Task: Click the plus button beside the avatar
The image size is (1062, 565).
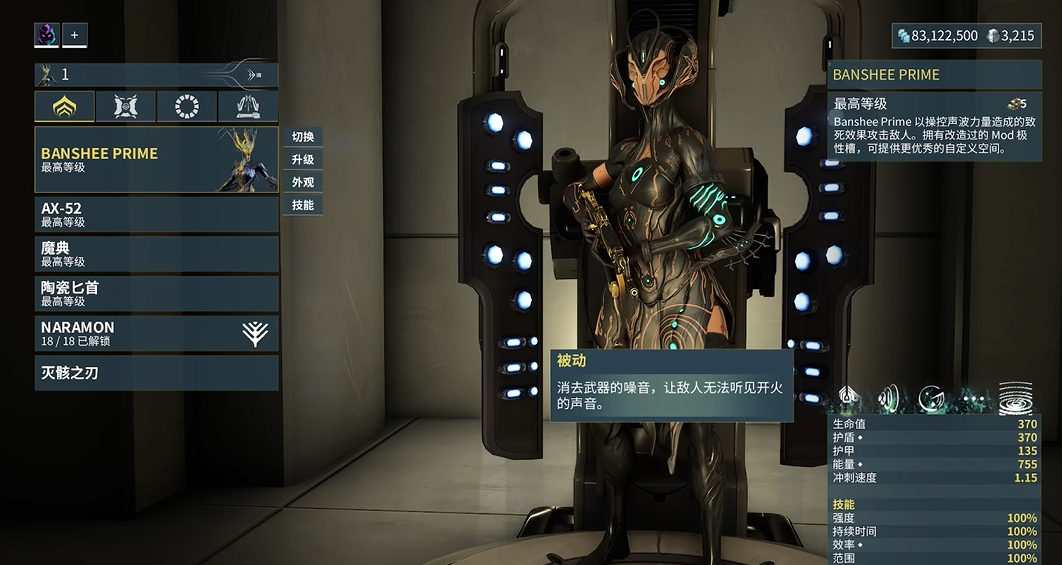Action: 74,35
